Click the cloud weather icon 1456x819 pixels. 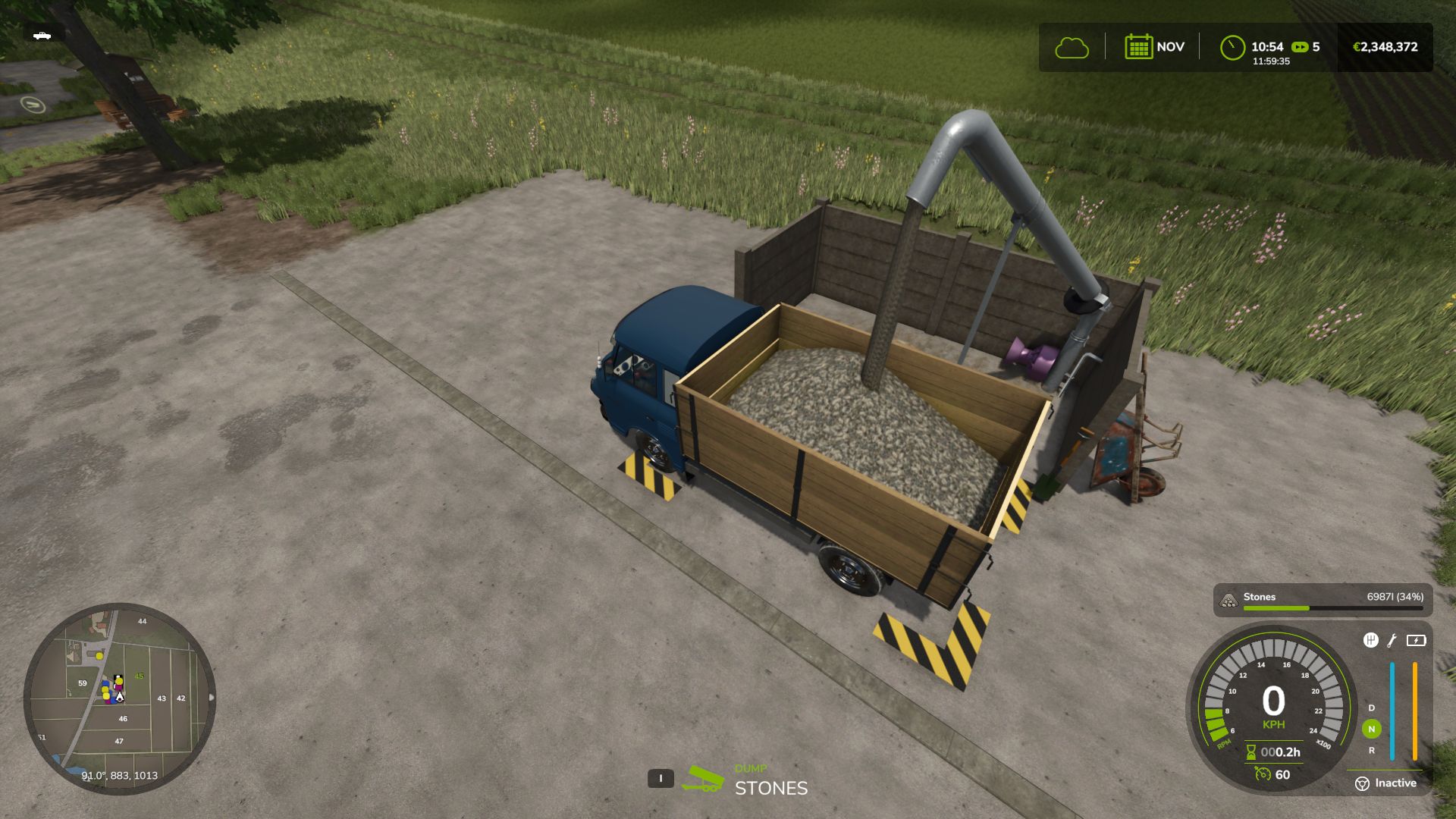coord(1072,48)
